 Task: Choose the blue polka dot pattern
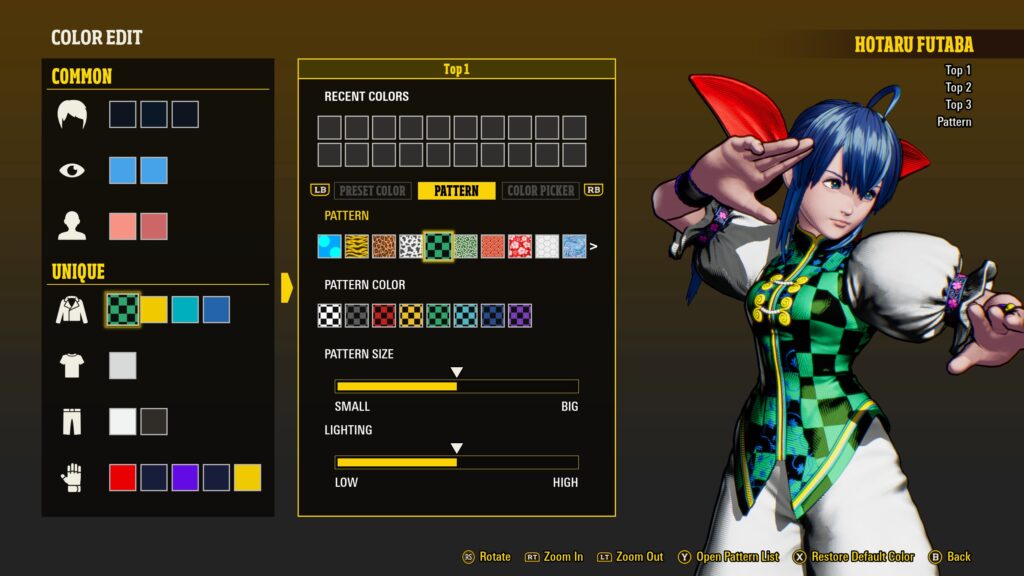pyautogui.click(x=330, y=246)
